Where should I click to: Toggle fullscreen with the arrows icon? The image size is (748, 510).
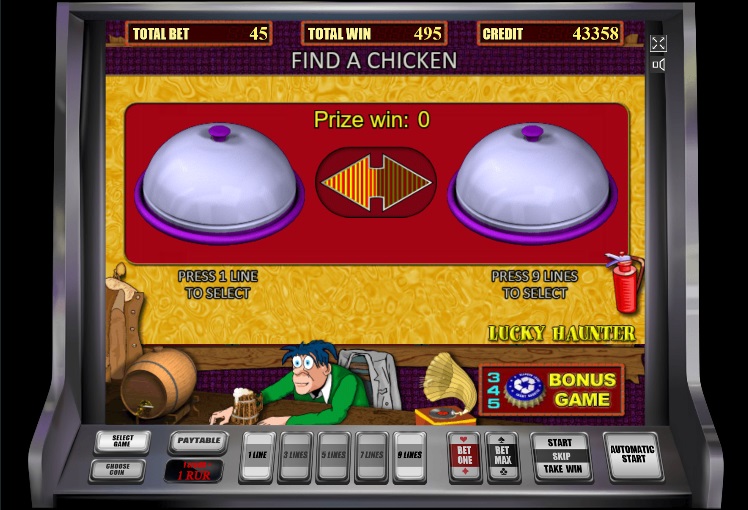[658, 43]
